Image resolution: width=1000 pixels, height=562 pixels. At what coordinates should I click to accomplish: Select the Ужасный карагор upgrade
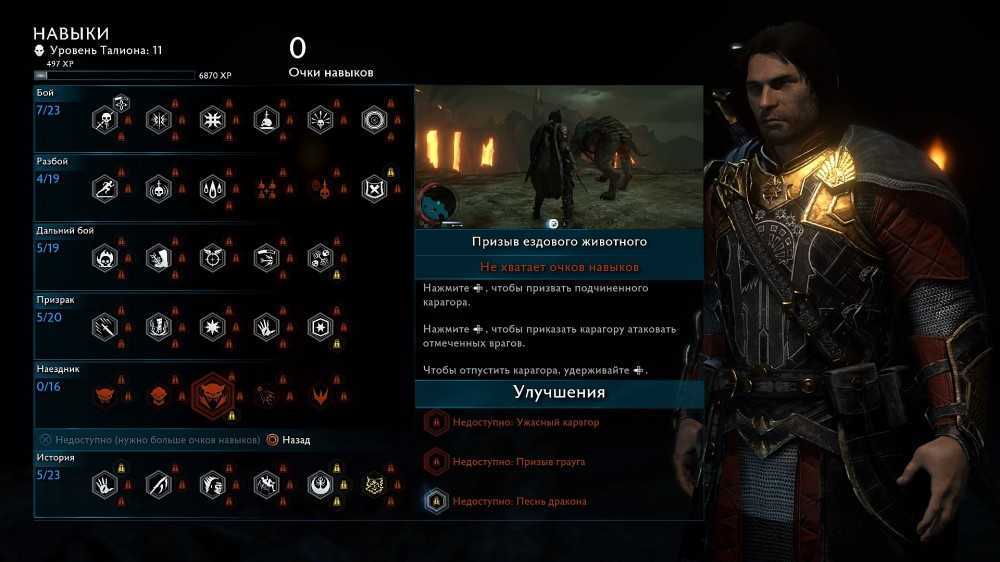tap(524, 423)
